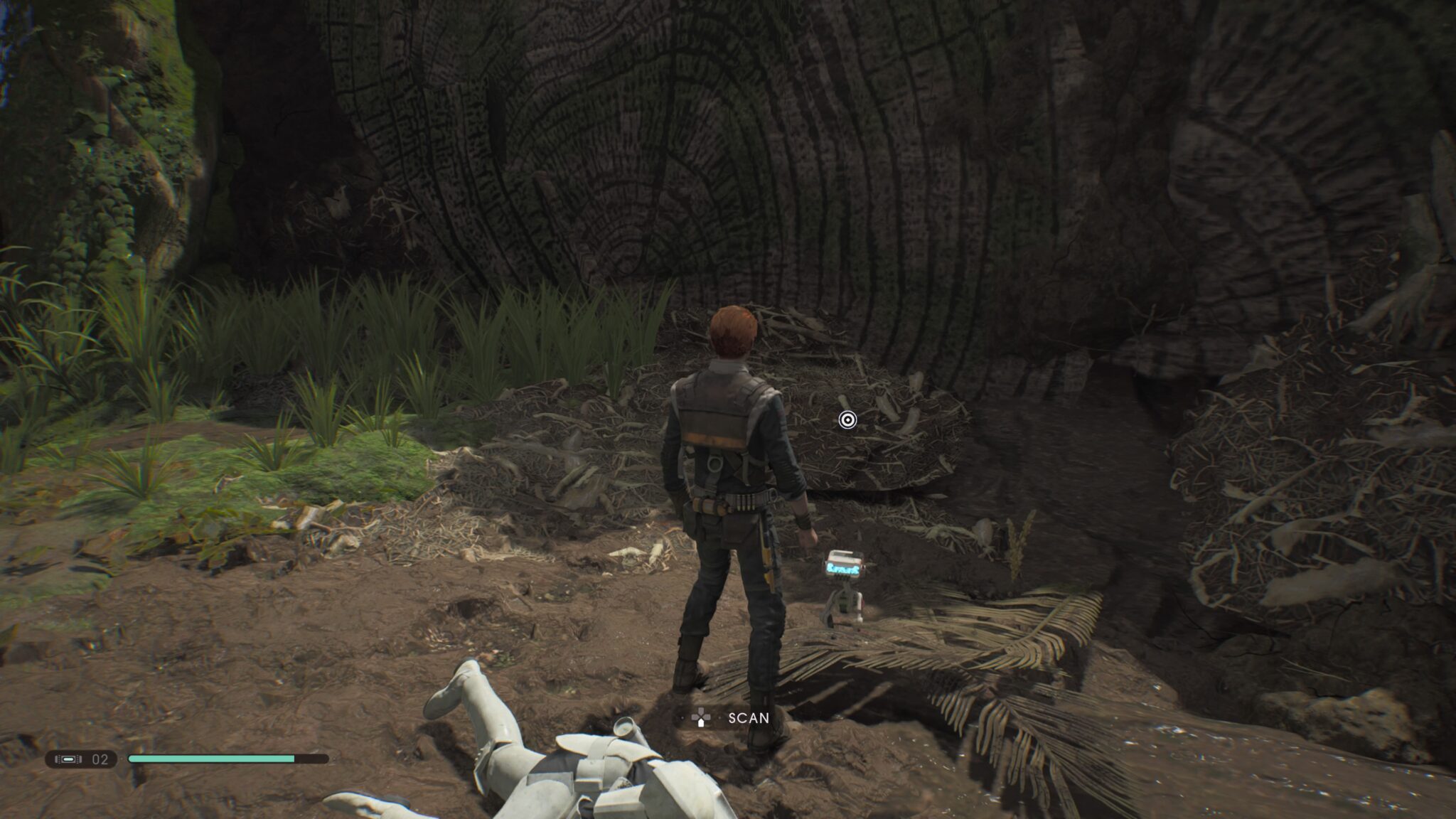Expand the SCAN prompt banner
The width and height of the screenshot is (1456, 819).
[x=725, y=717]
